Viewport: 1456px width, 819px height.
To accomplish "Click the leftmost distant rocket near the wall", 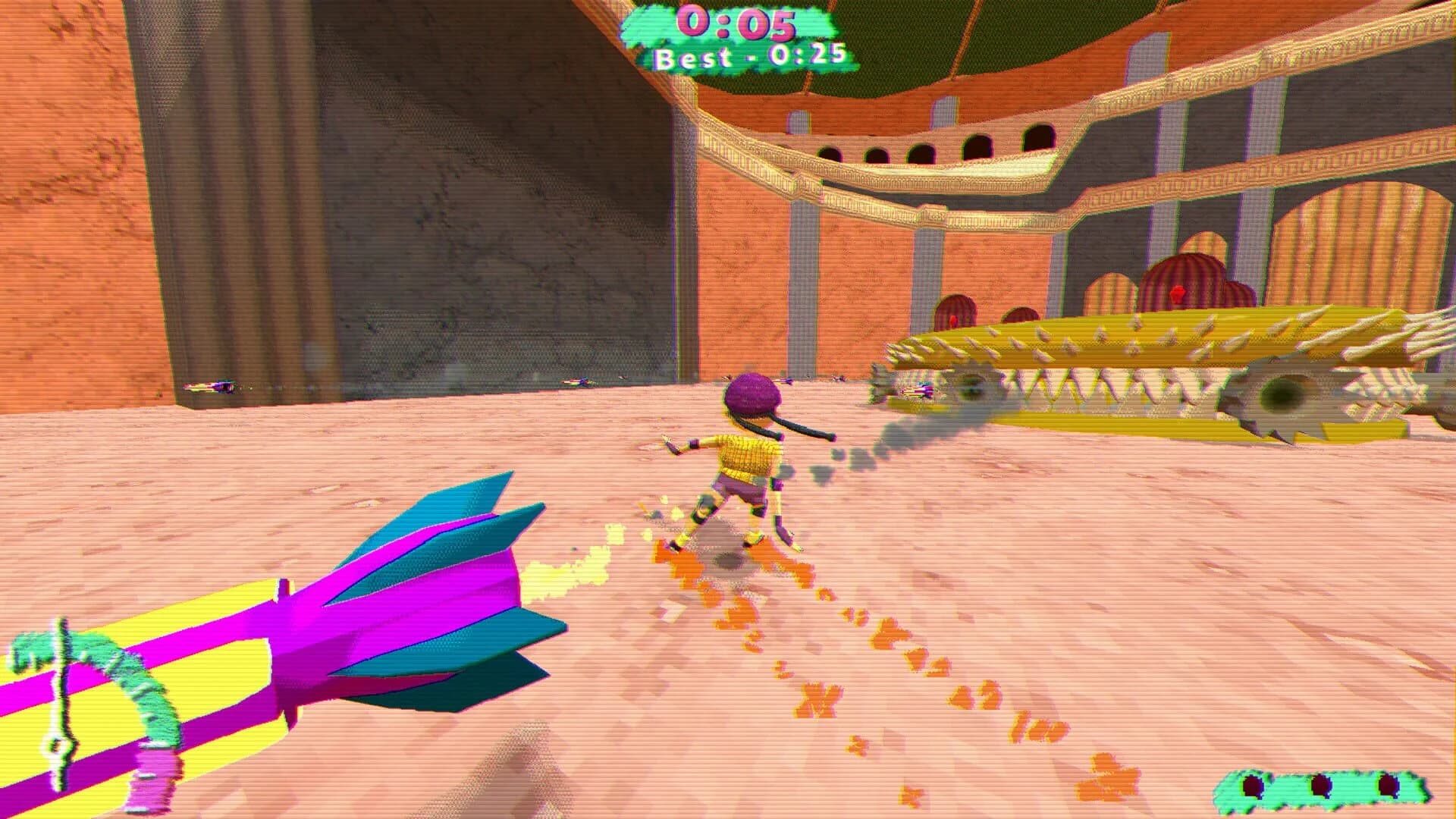I will click(215, 385).
